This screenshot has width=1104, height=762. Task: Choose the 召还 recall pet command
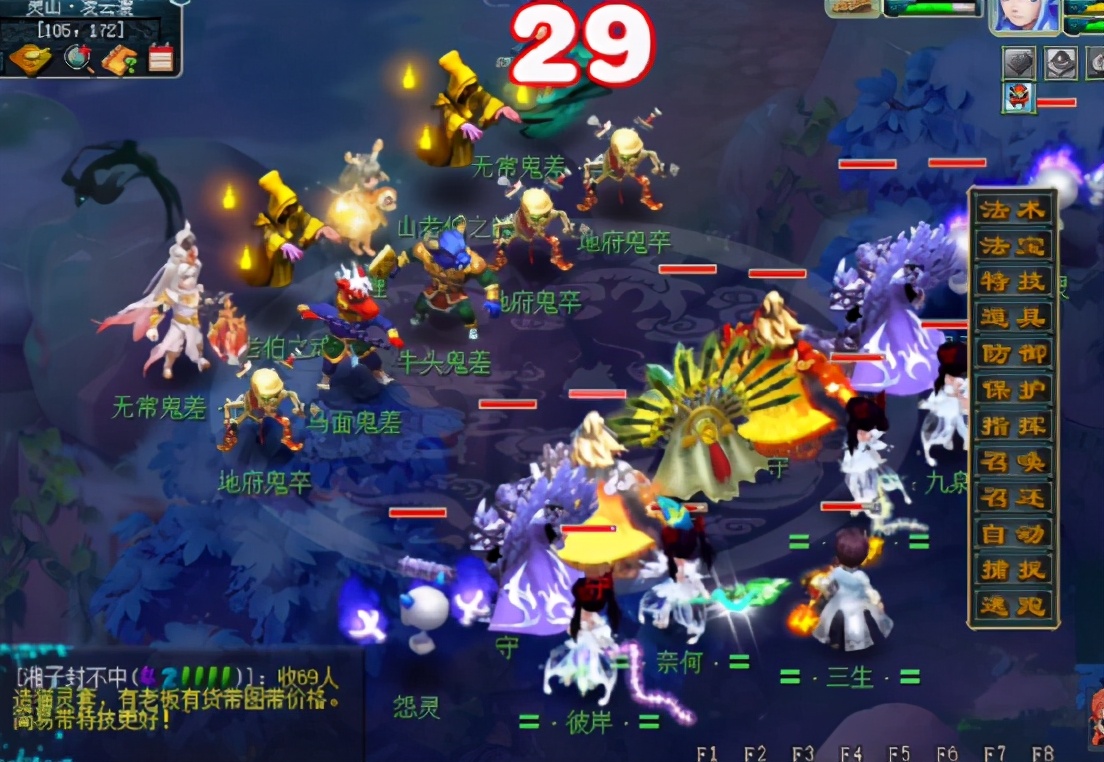(x=1012, y=498)
